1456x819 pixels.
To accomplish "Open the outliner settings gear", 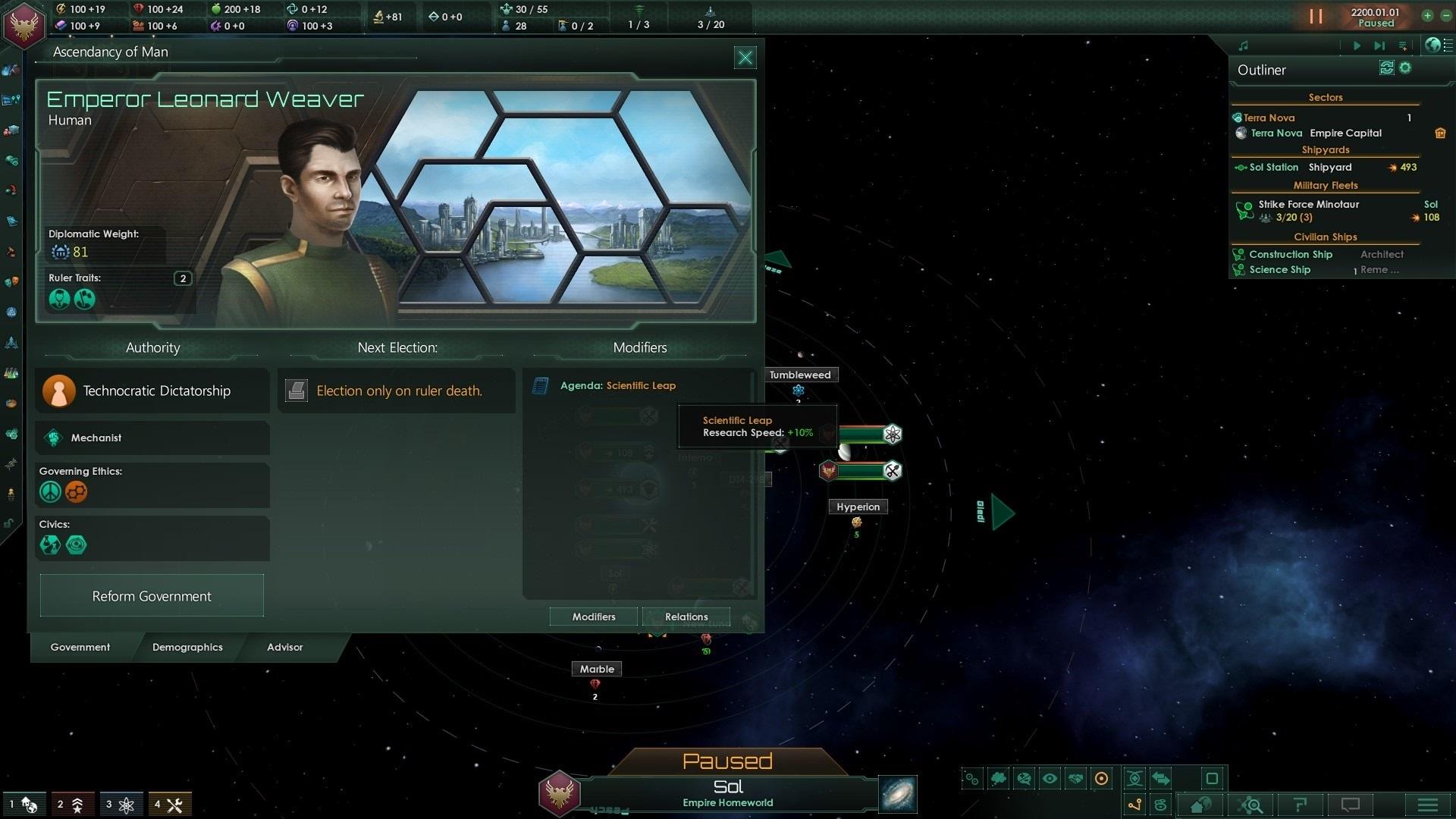I will 1405,68.
